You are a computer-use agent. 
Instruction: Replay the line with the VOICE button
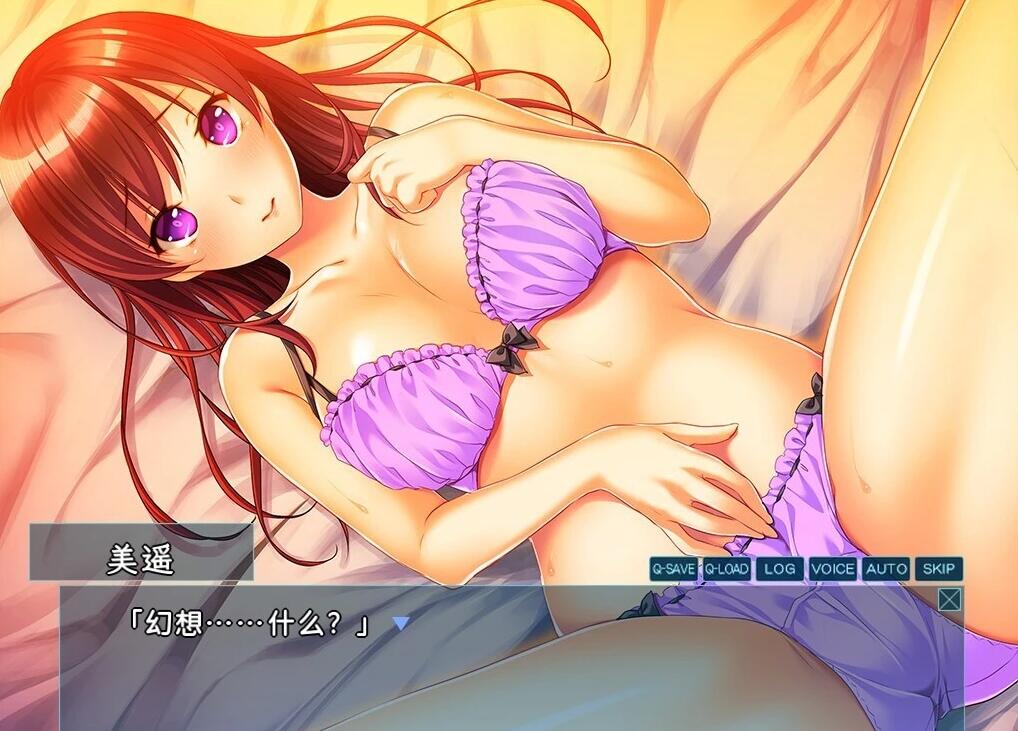pos(833,569)
